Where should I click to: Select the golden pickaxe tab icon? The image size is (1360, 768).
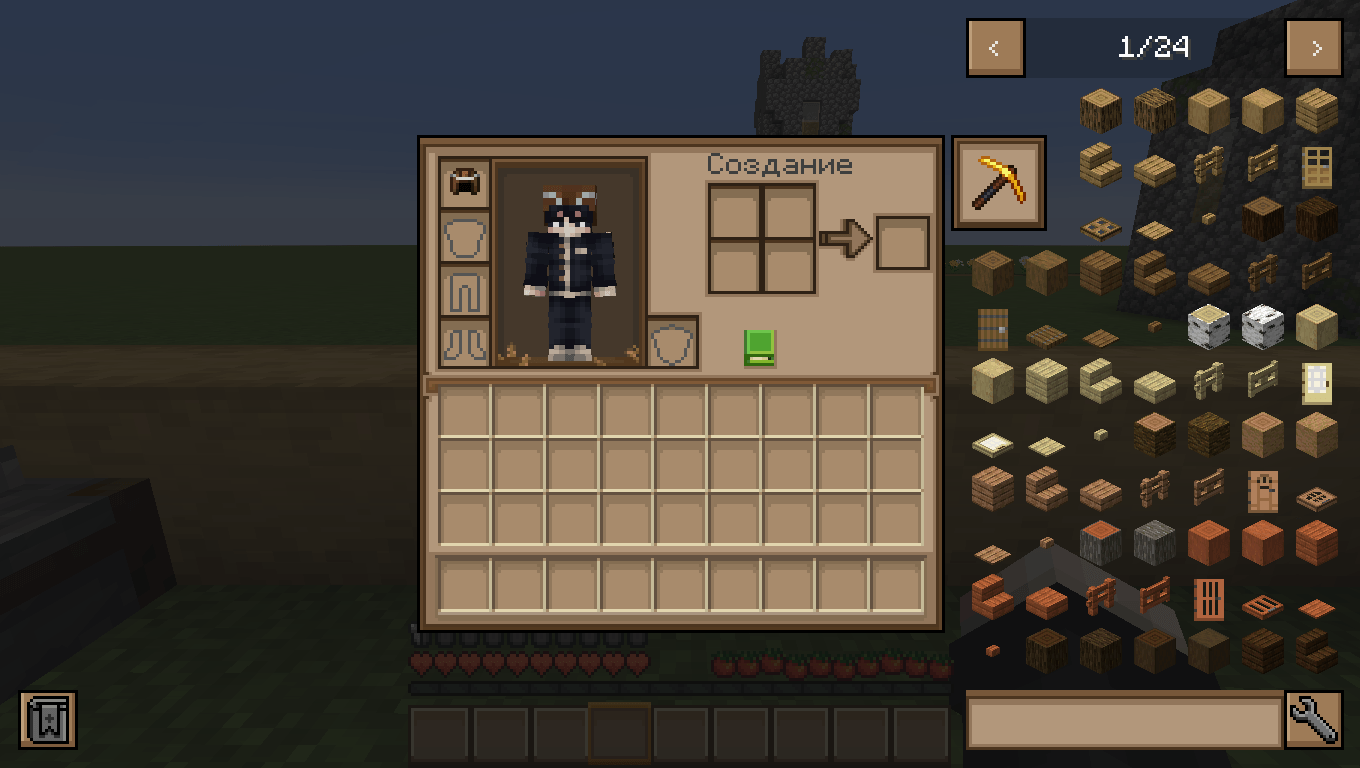point(998,180)
